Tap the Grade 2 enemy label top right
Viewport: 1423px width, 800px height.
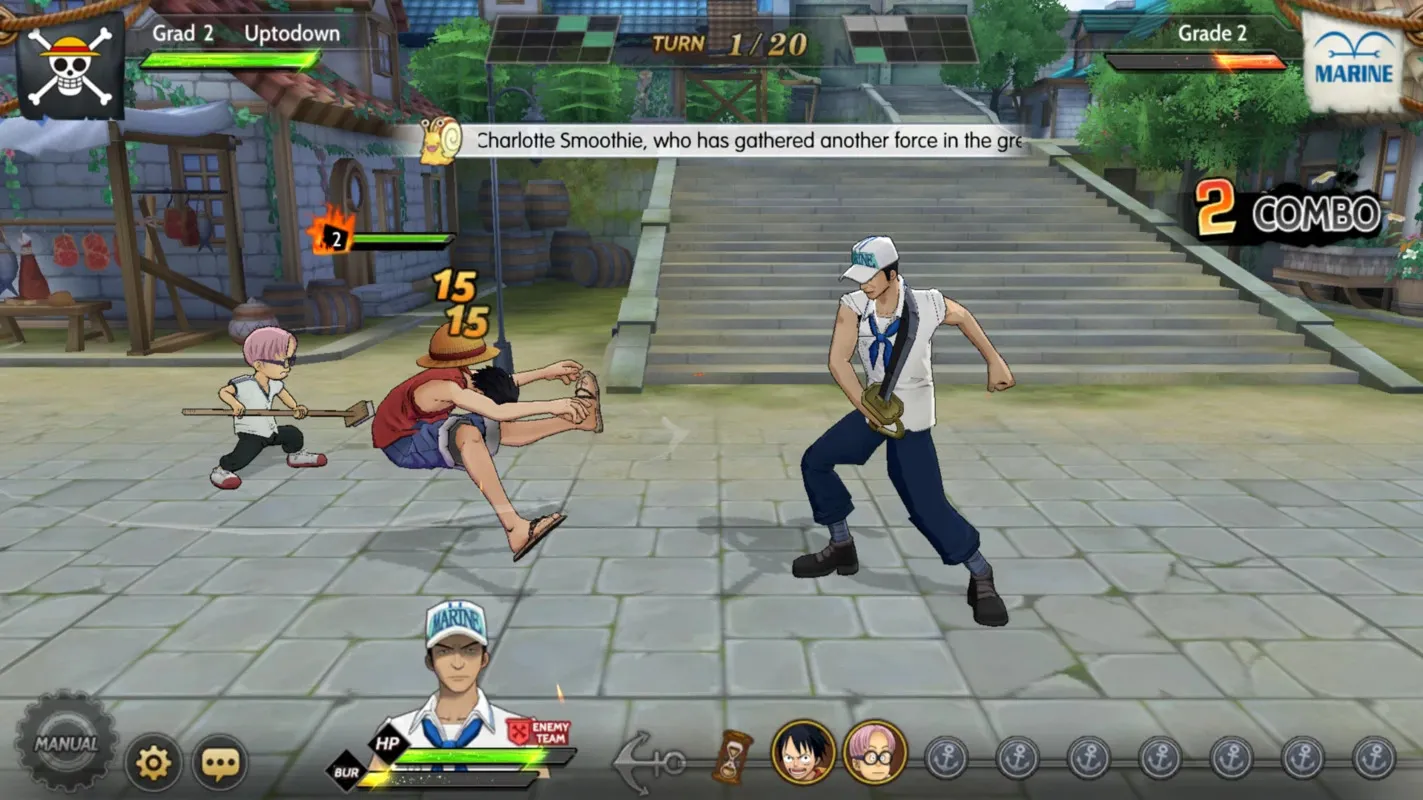(x=1212, y=33)
